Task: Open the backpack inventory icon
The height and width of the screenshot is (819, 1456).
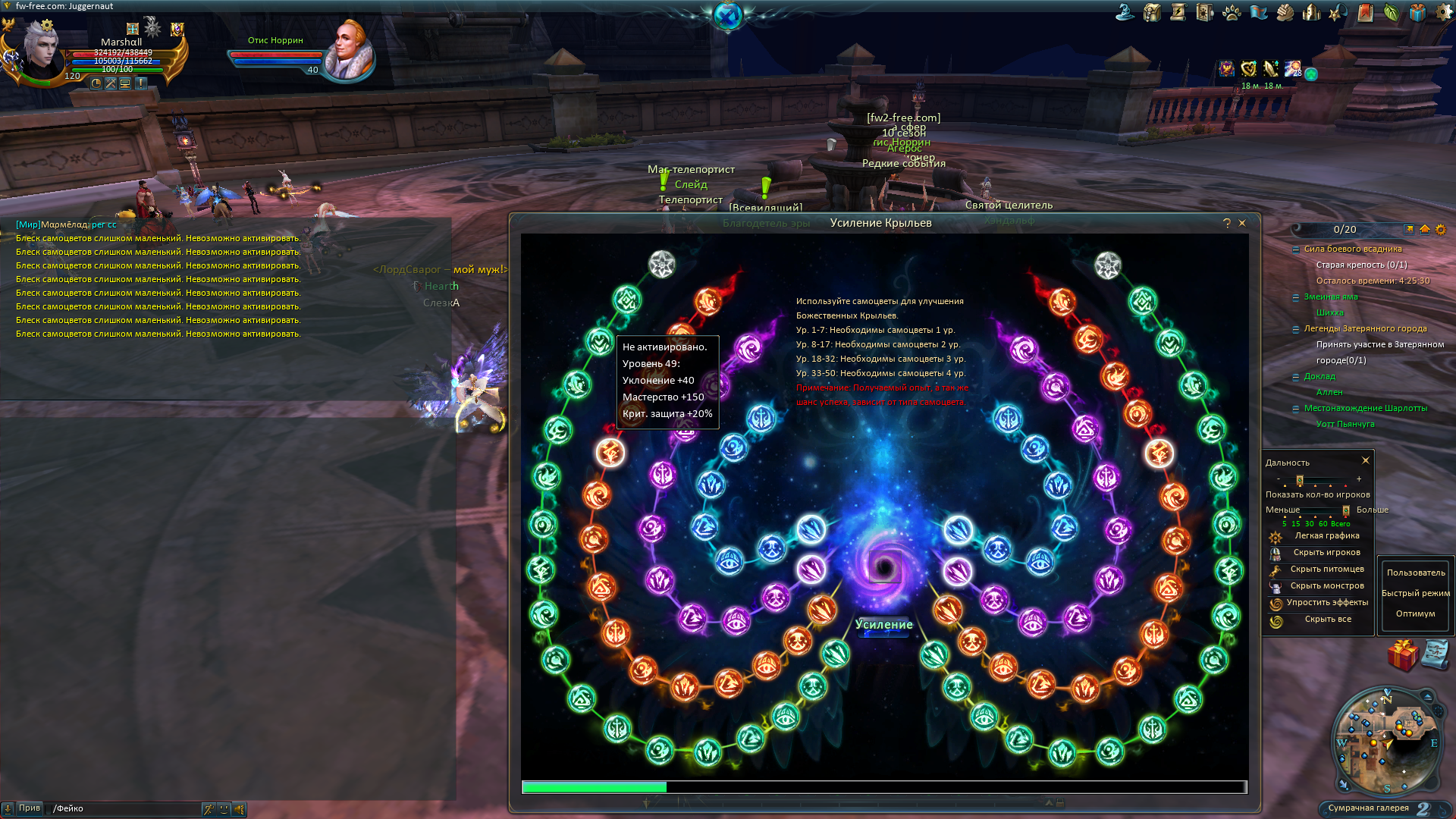Action: click(x=1152, y=12)
